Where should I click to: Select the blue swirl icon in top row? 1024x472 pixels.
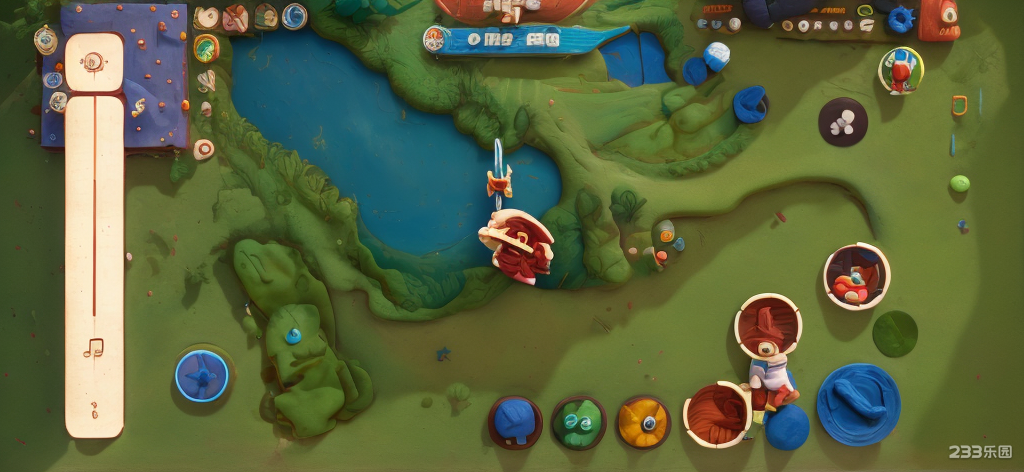click(x=294, y=16)
